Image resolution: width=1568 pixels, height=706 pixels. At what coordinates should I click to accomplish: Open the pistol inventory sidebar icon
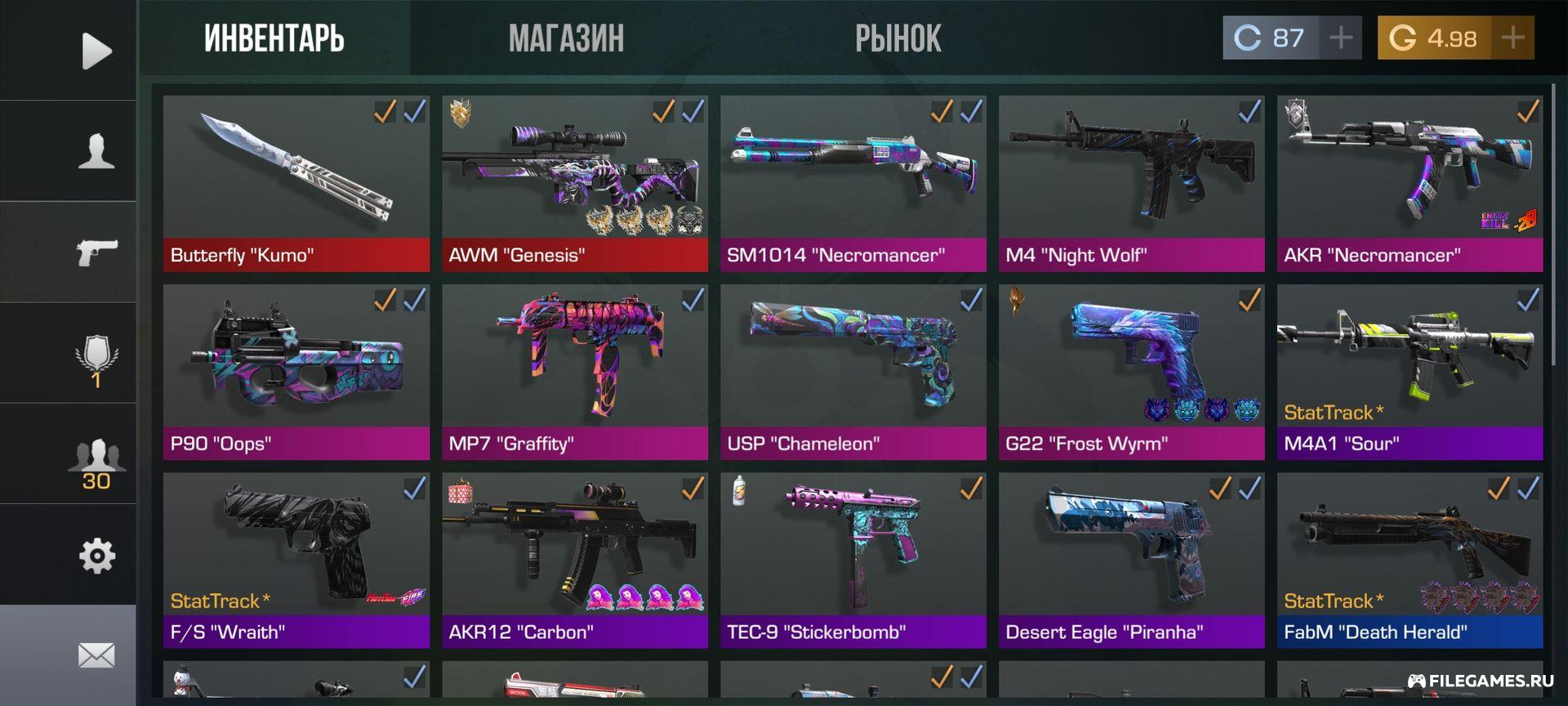pyautogui.click(x=96, y=252)
